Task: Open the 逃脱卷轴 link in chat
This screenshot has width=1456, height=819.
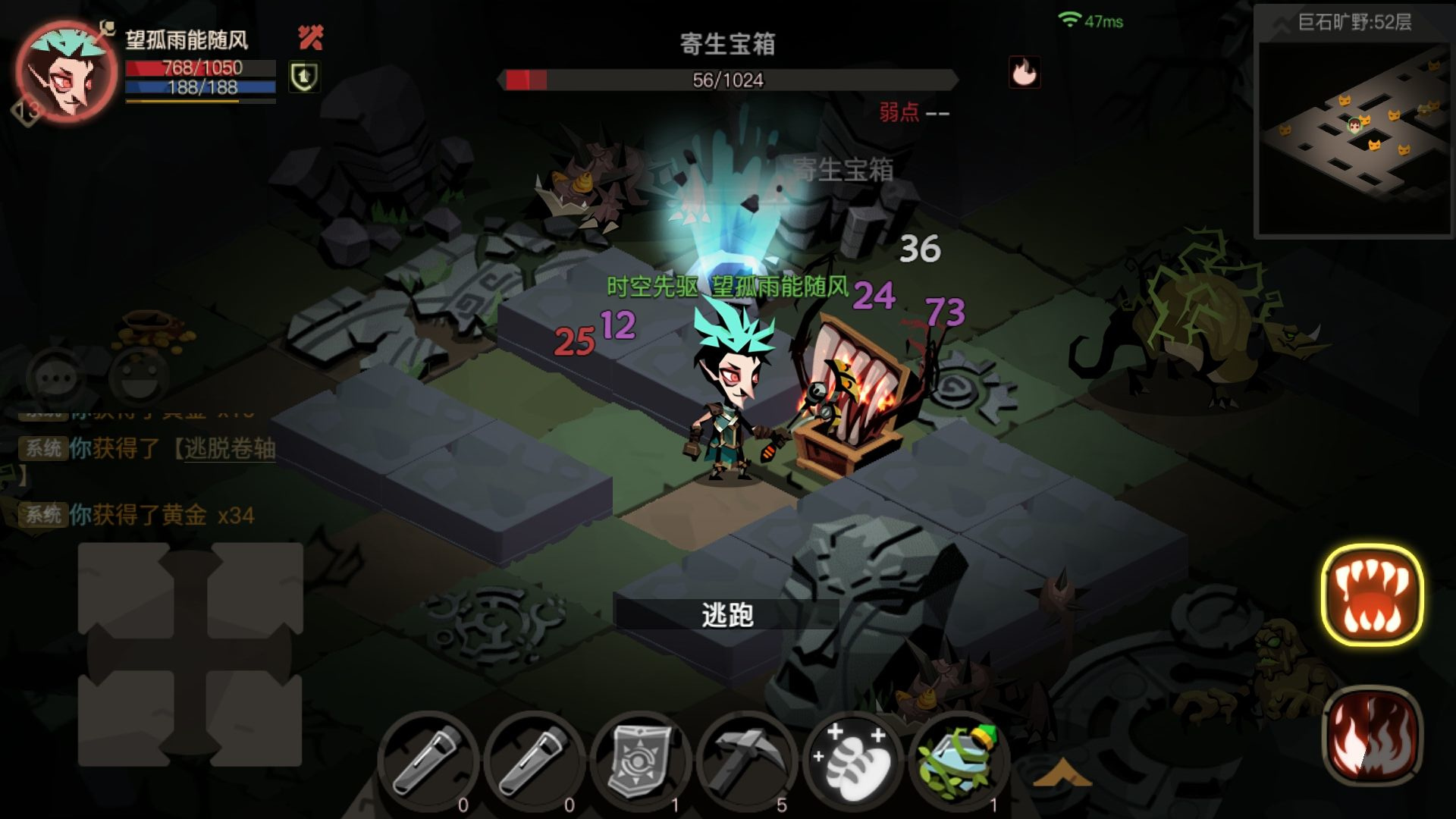Action: point(229,447)
